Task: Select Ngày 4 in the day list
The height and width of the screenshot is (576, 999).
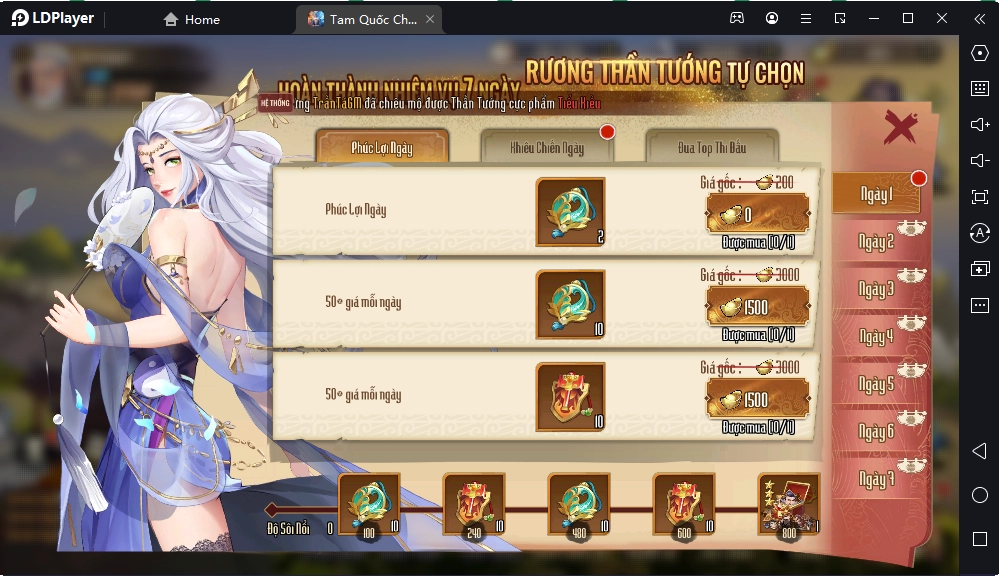Action: [x=876, y=337]
